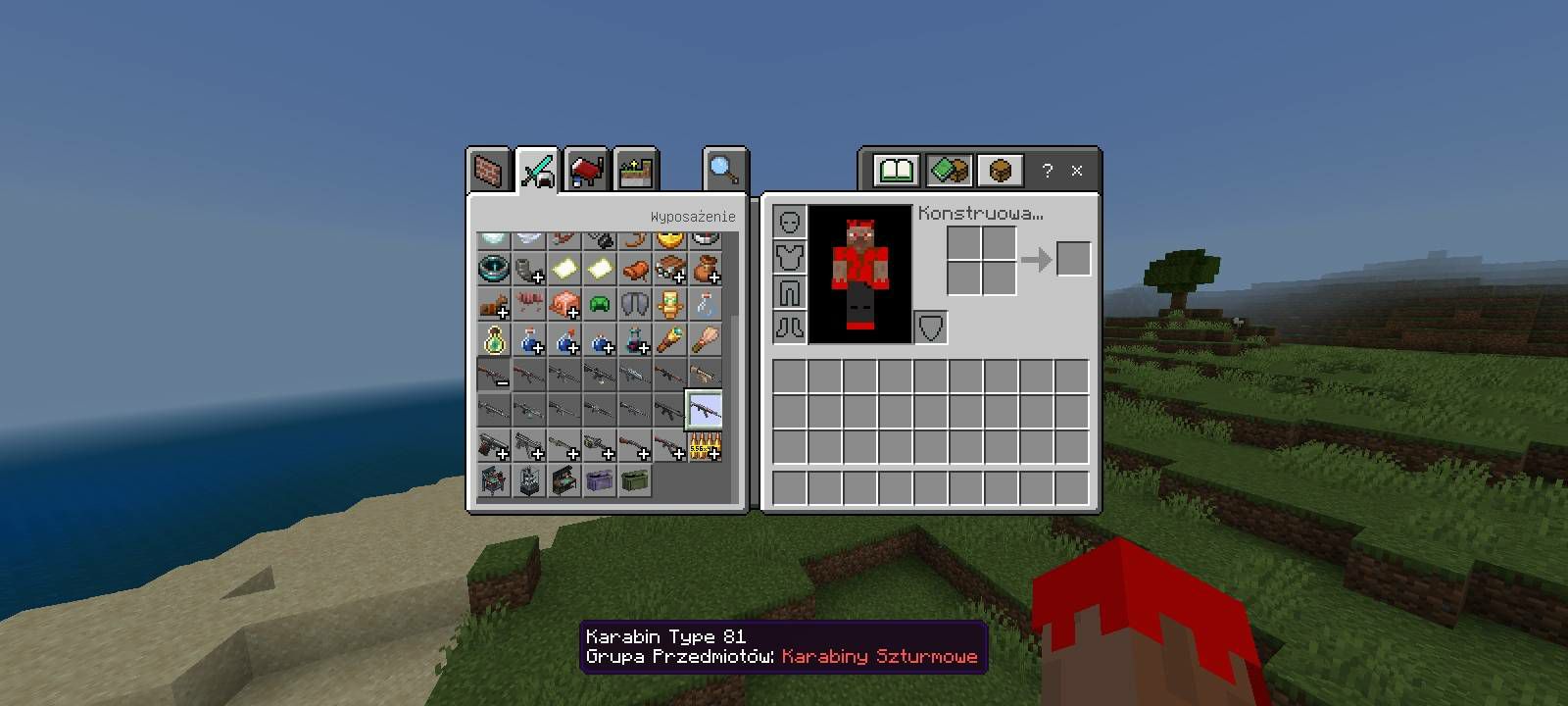Switch to the brick block Construction tab
The height and width of the screenshot is (706, 1568).
coord(489,172)
